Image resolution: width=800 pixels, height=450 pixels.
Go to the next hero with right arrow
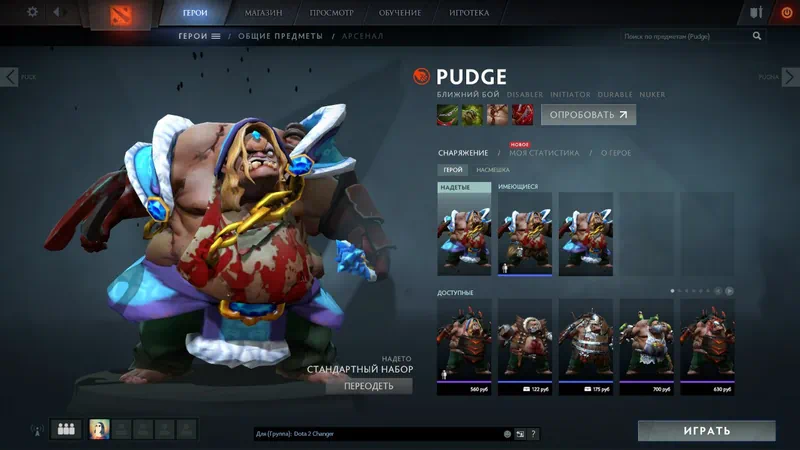[x=789, y=76]
